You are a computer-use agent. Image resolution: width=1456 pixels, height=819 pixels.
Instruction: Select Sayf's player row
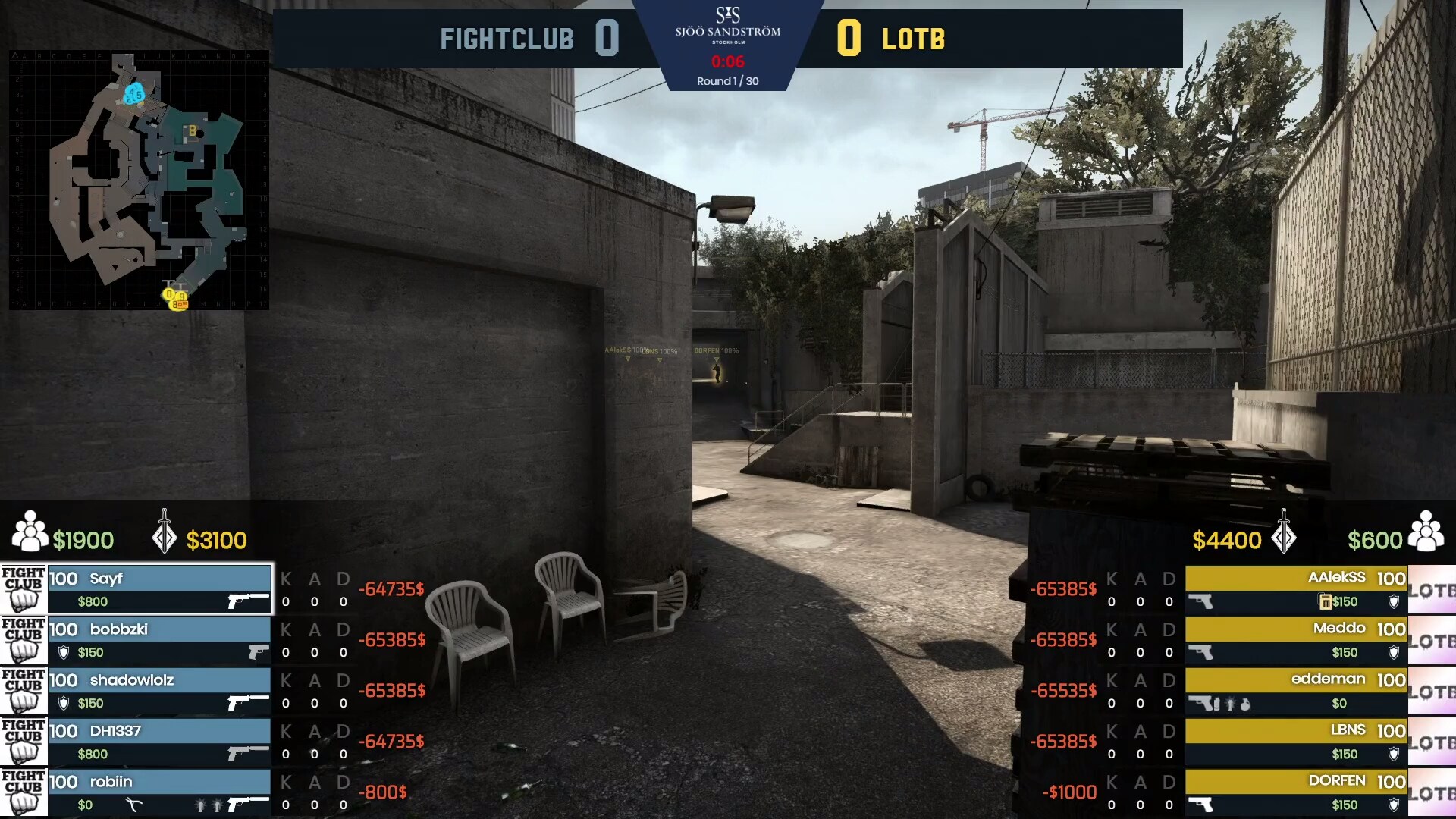[159, 588]
